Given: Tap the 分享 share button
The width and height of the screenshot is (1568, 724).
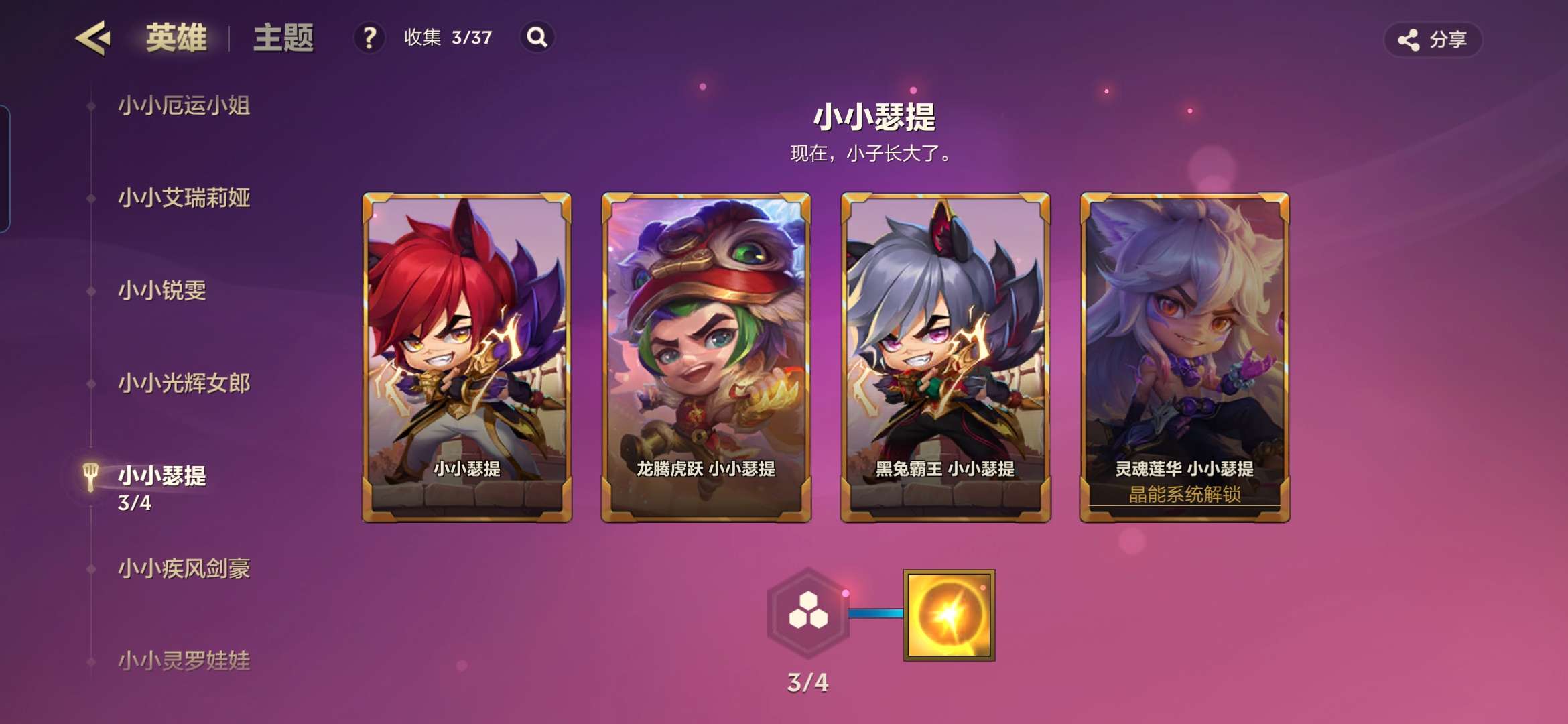Looking at the screenshot, I should (x=1433, y=40).
